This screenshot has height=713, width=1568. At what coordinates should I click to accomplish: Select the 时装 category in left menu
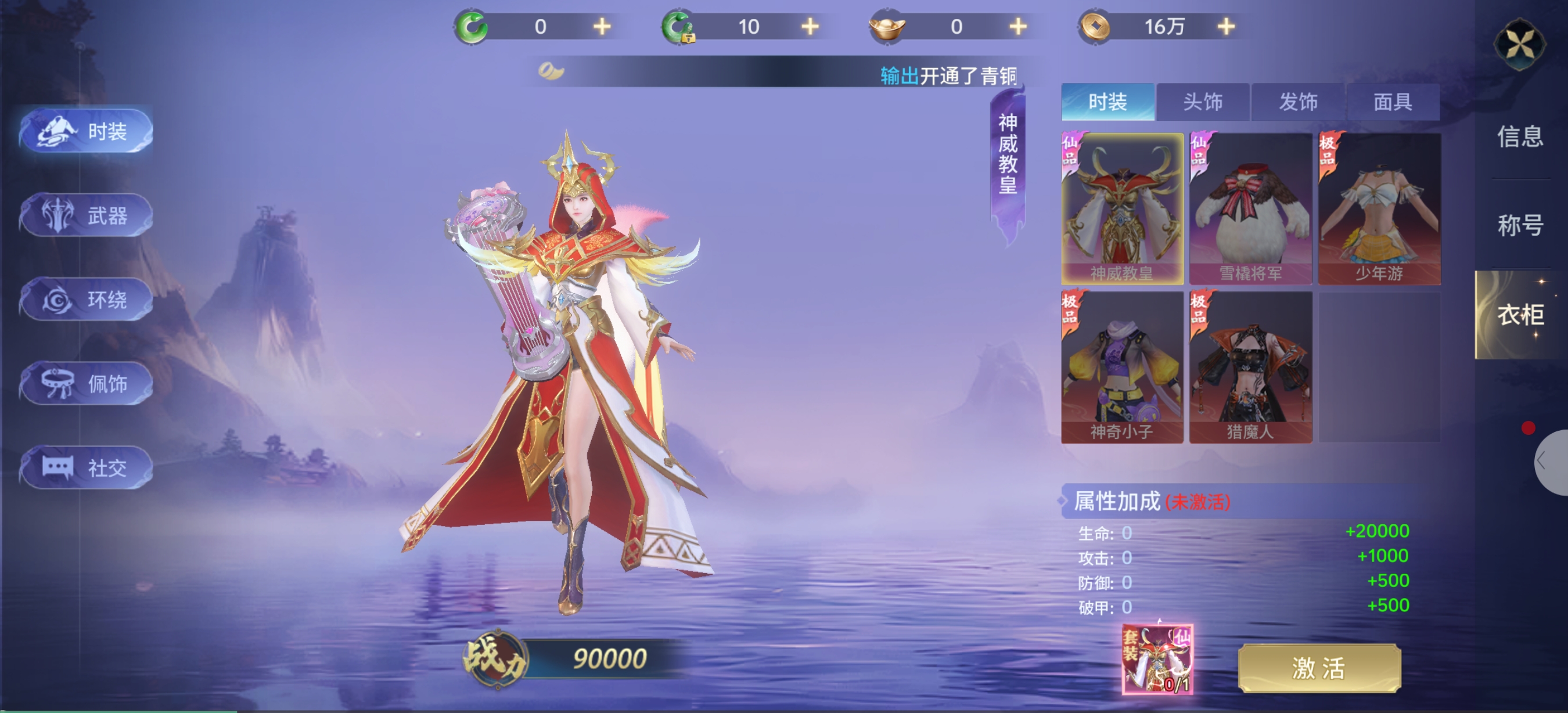87,131
